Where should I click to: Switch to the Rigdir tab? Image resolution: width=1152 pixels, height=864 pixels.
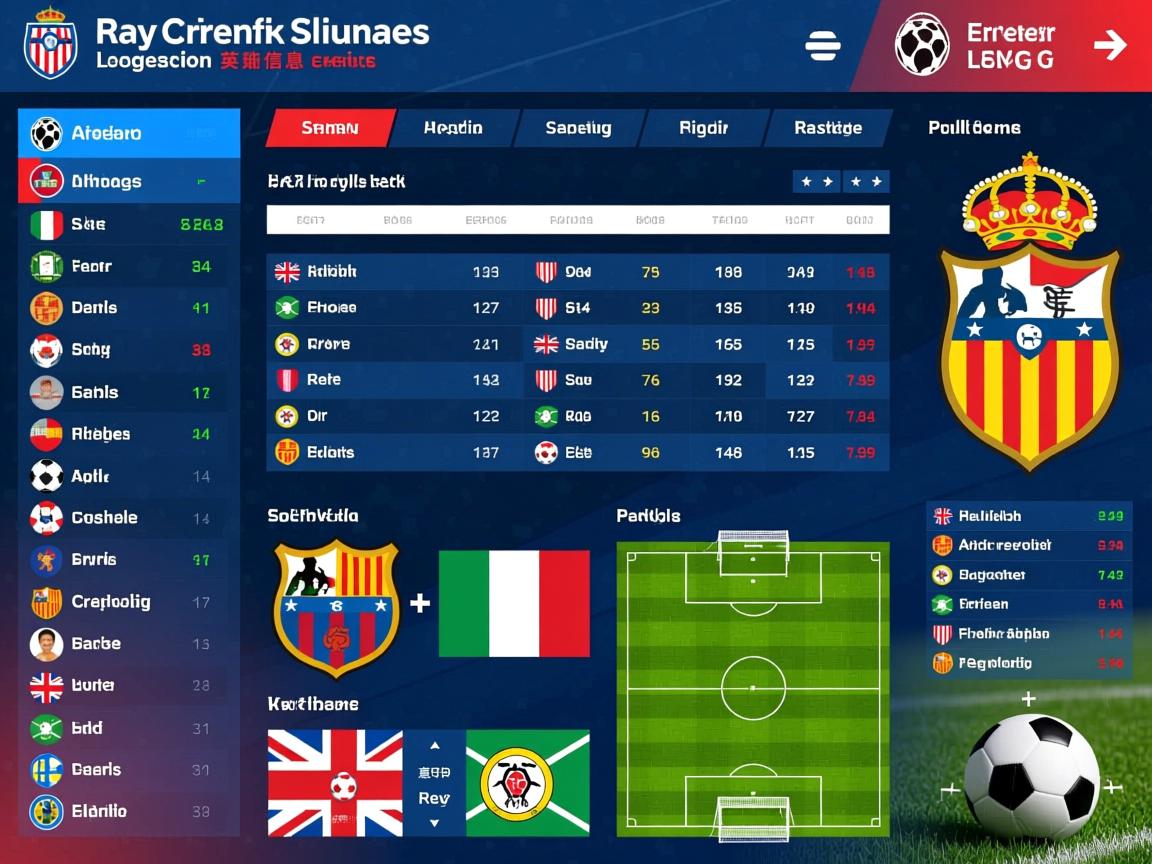point(703,128)
